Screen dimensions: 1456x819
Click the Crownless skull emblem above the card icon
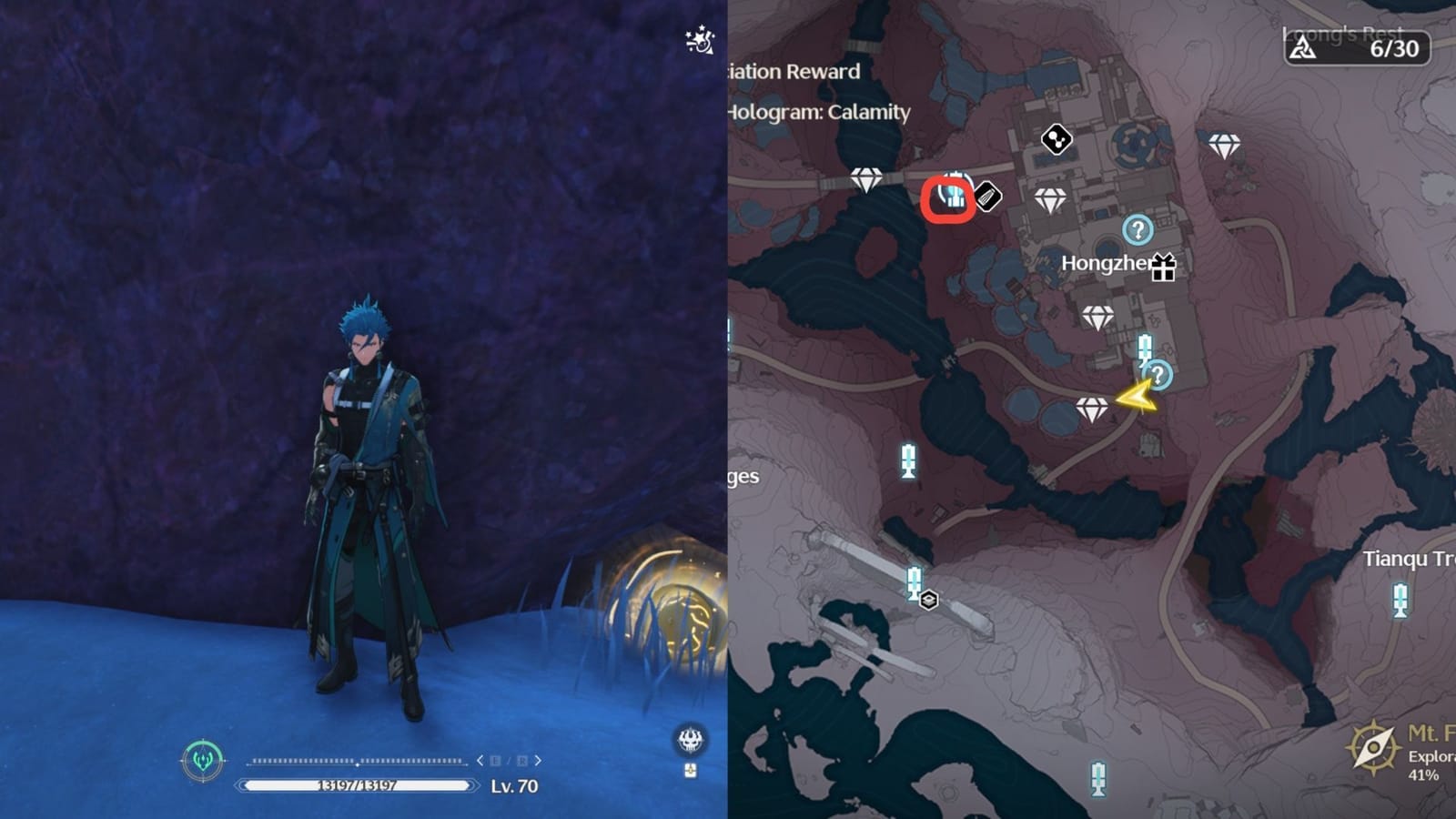click(689, 741)
